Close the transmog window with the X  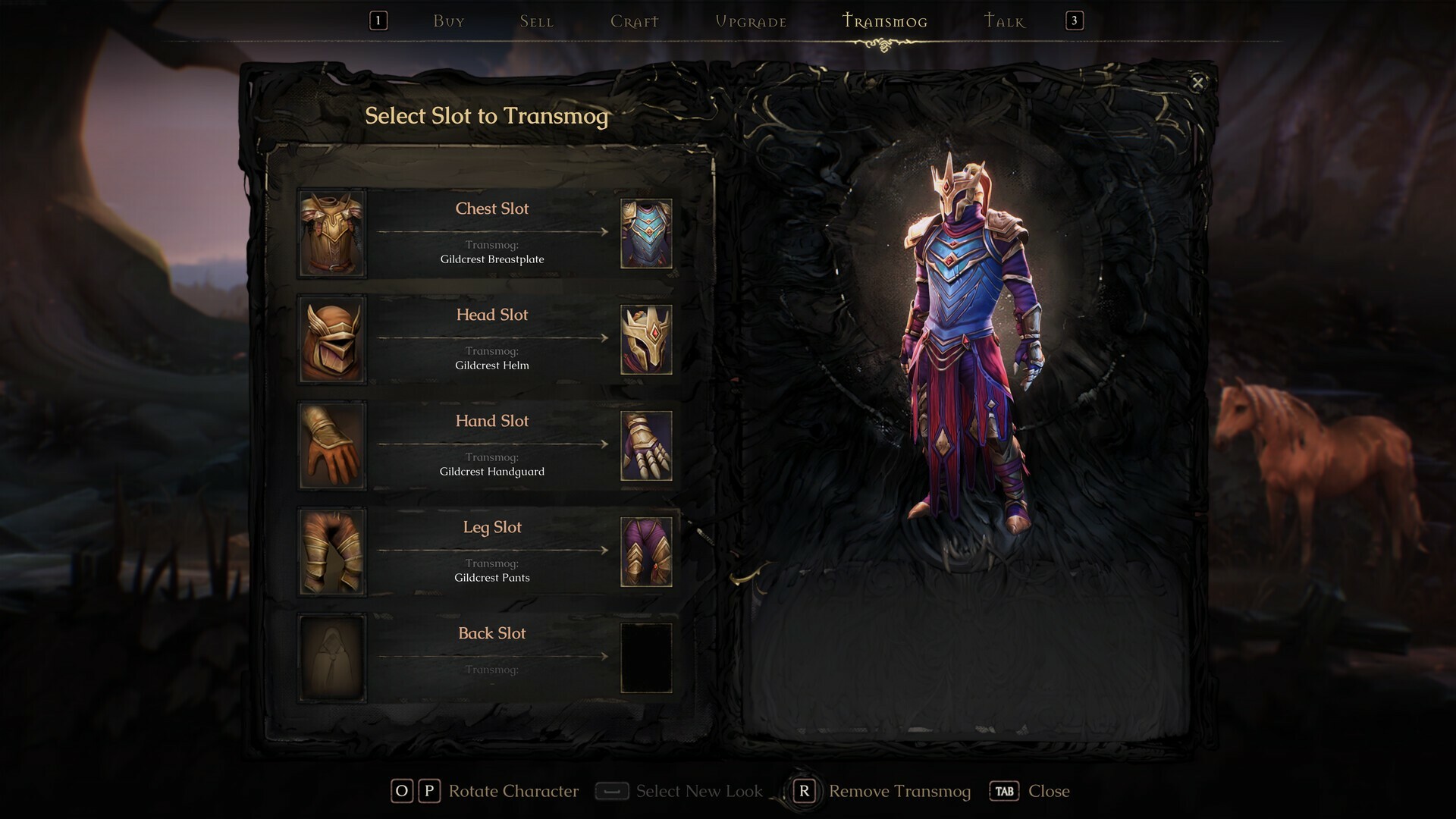(x=1198, y=83)
